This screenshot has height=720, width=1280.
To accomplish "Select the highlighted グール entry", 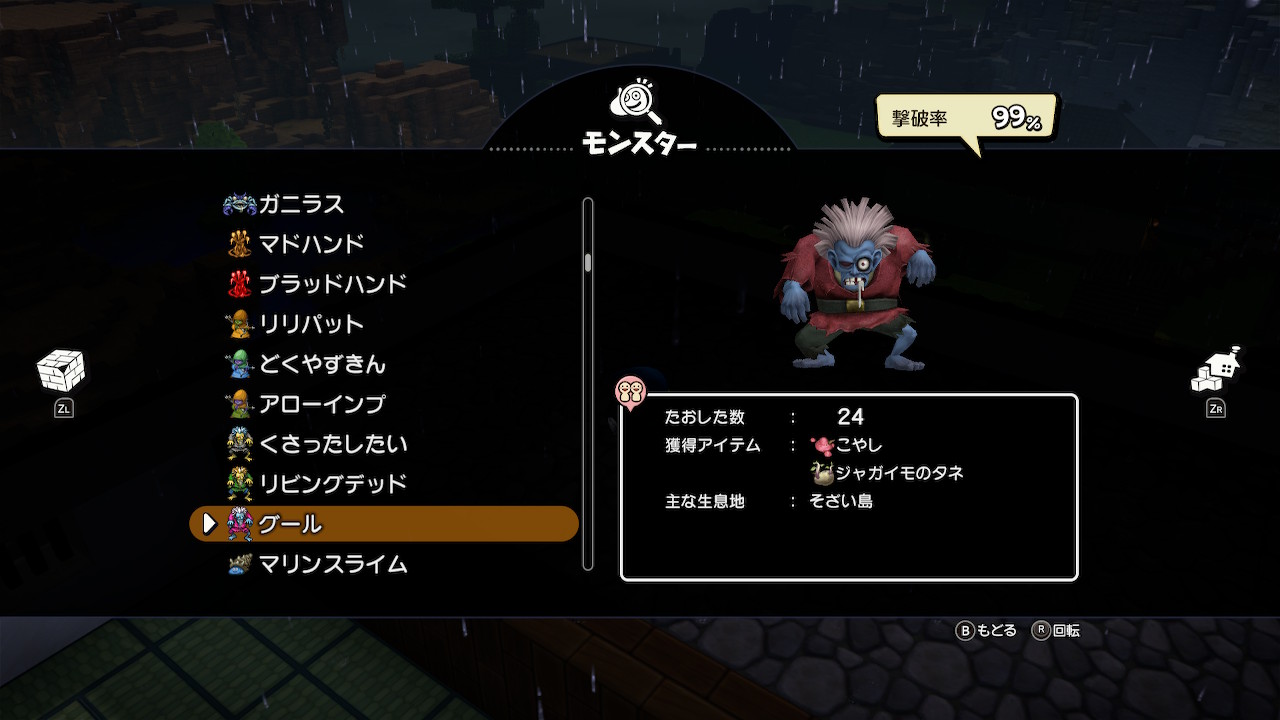I will coord(384,524).
